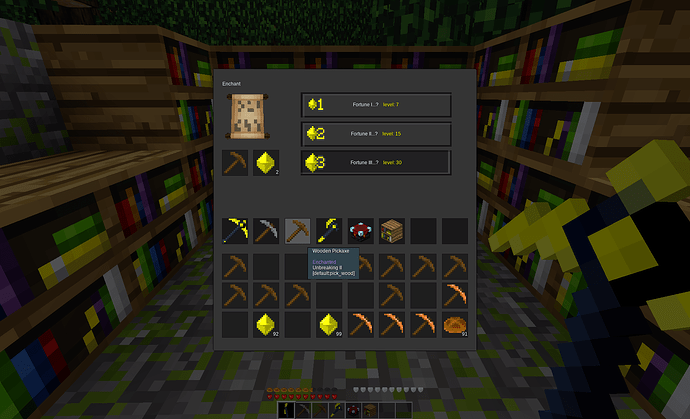Choose the Fortune I level 7 enchantment
Screen dimensions: 690x419
click(x=376, y=105)
